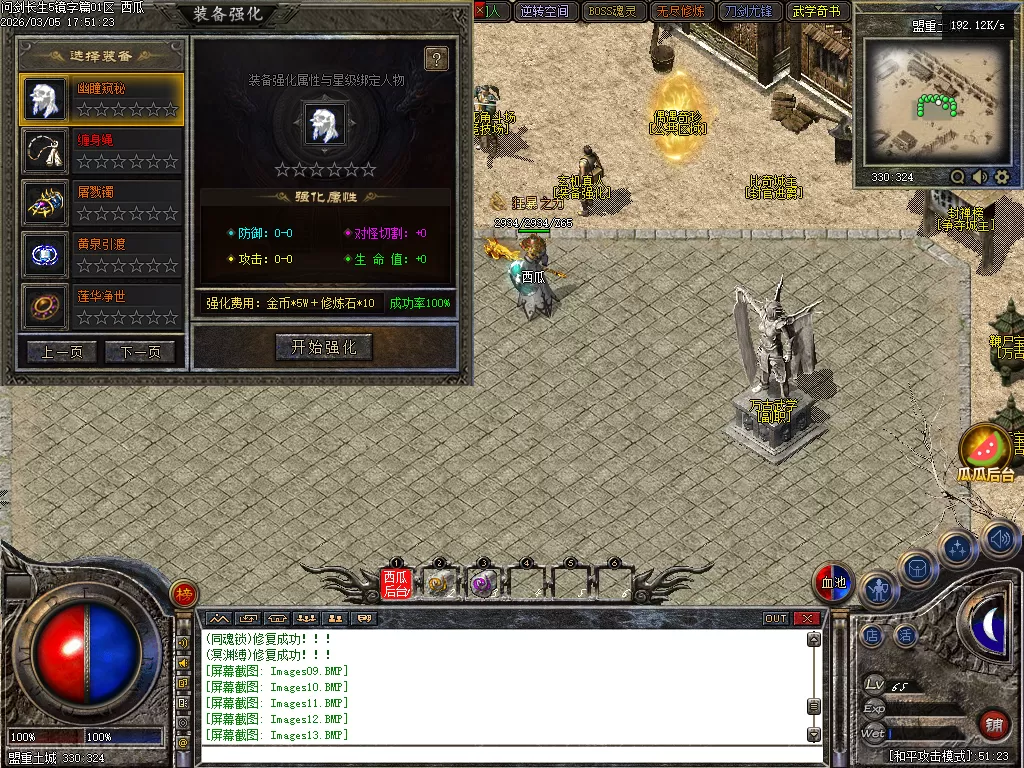Click the minimap settings gear icon
Screen dimensions: 1024x768
coord(1002,177)
